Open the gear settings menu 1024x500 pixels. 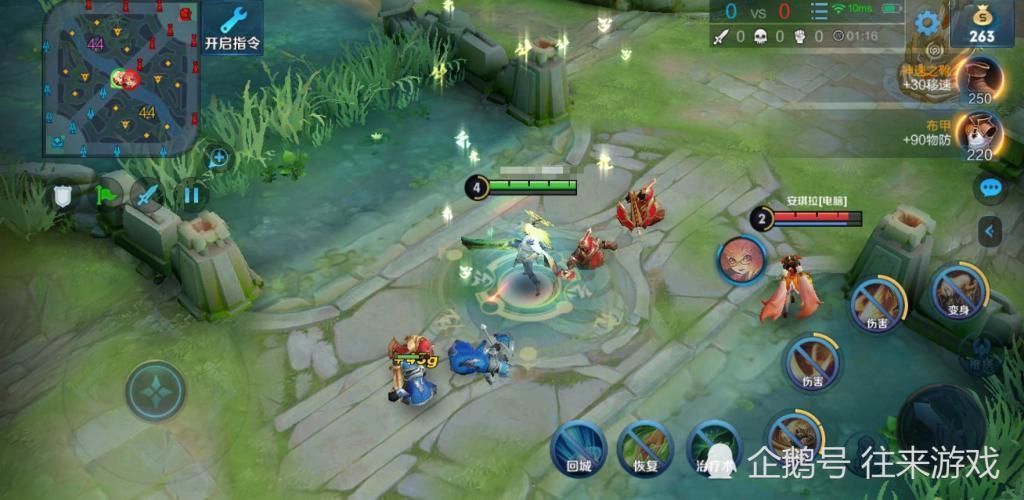tap(927, 22)
